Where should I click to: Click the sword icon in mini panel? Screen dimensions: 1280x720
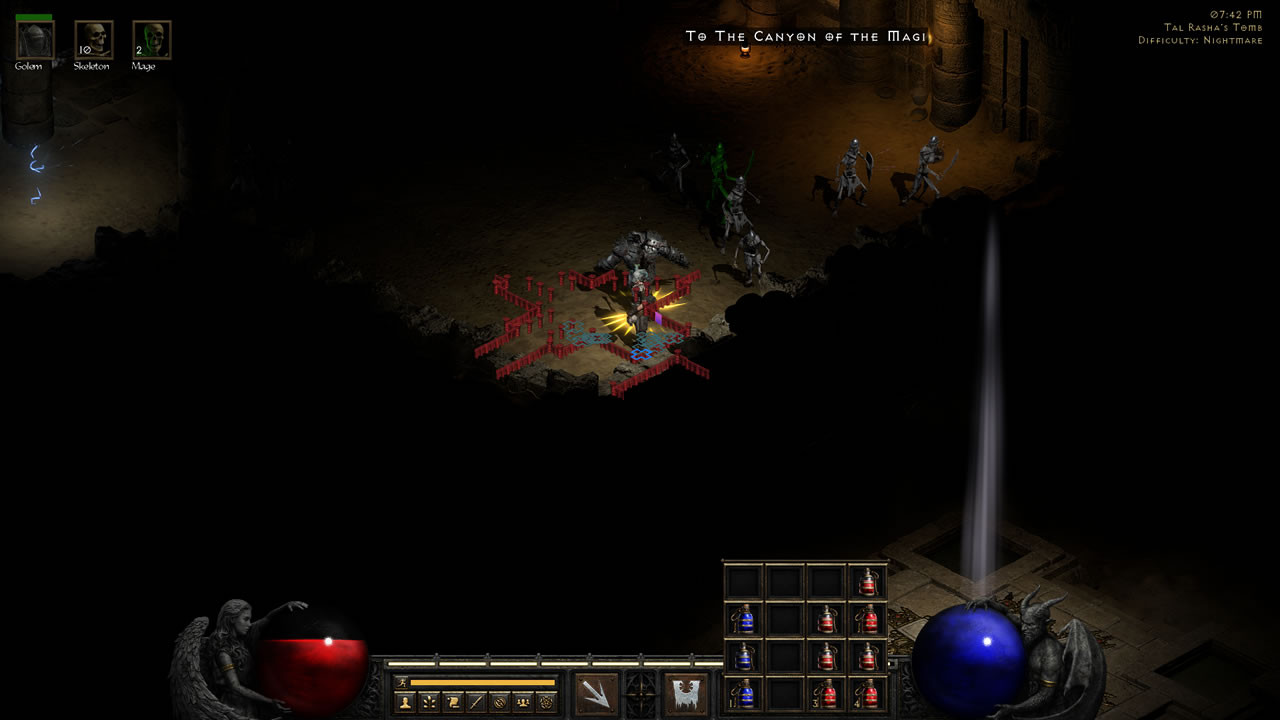[x=476, y=702]
